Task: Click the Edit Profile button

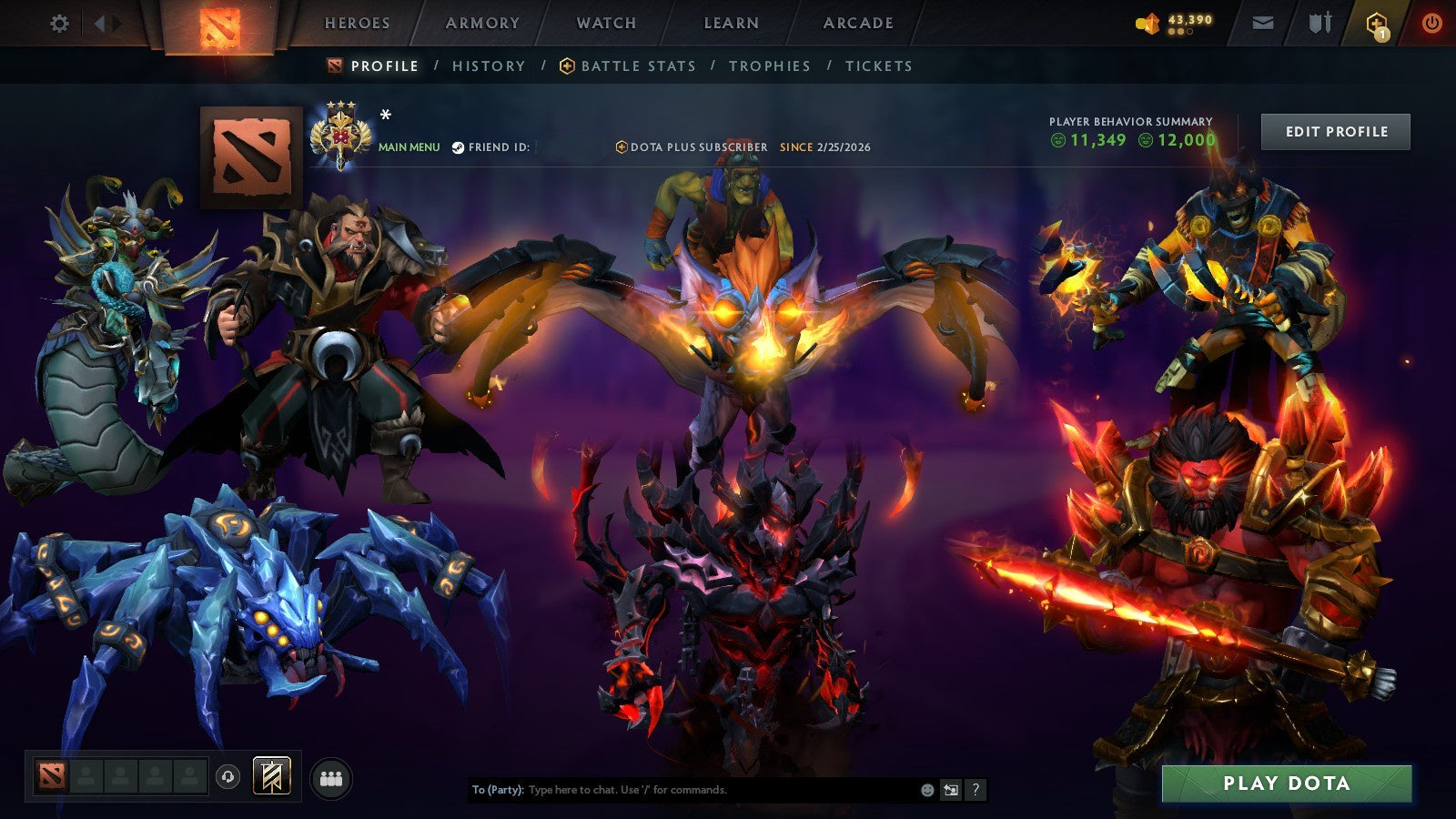Action: point(1335,132)
